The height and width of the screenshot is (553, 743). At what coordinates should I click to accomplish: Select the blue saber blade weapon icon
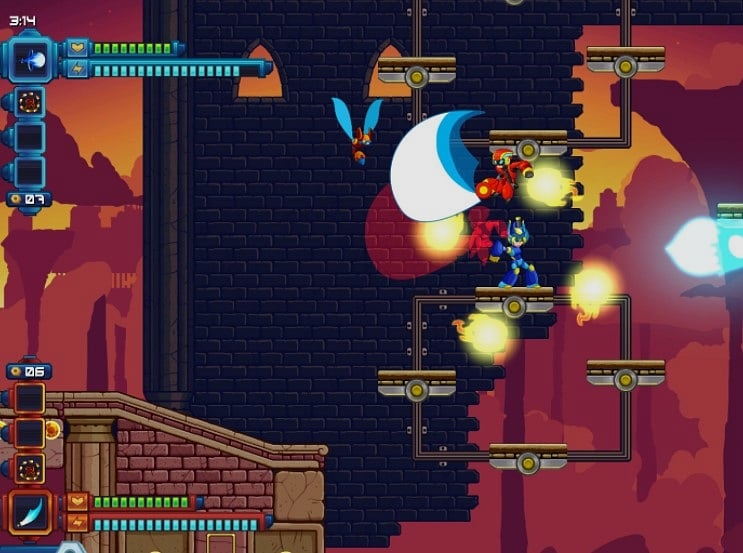(30, 511)
